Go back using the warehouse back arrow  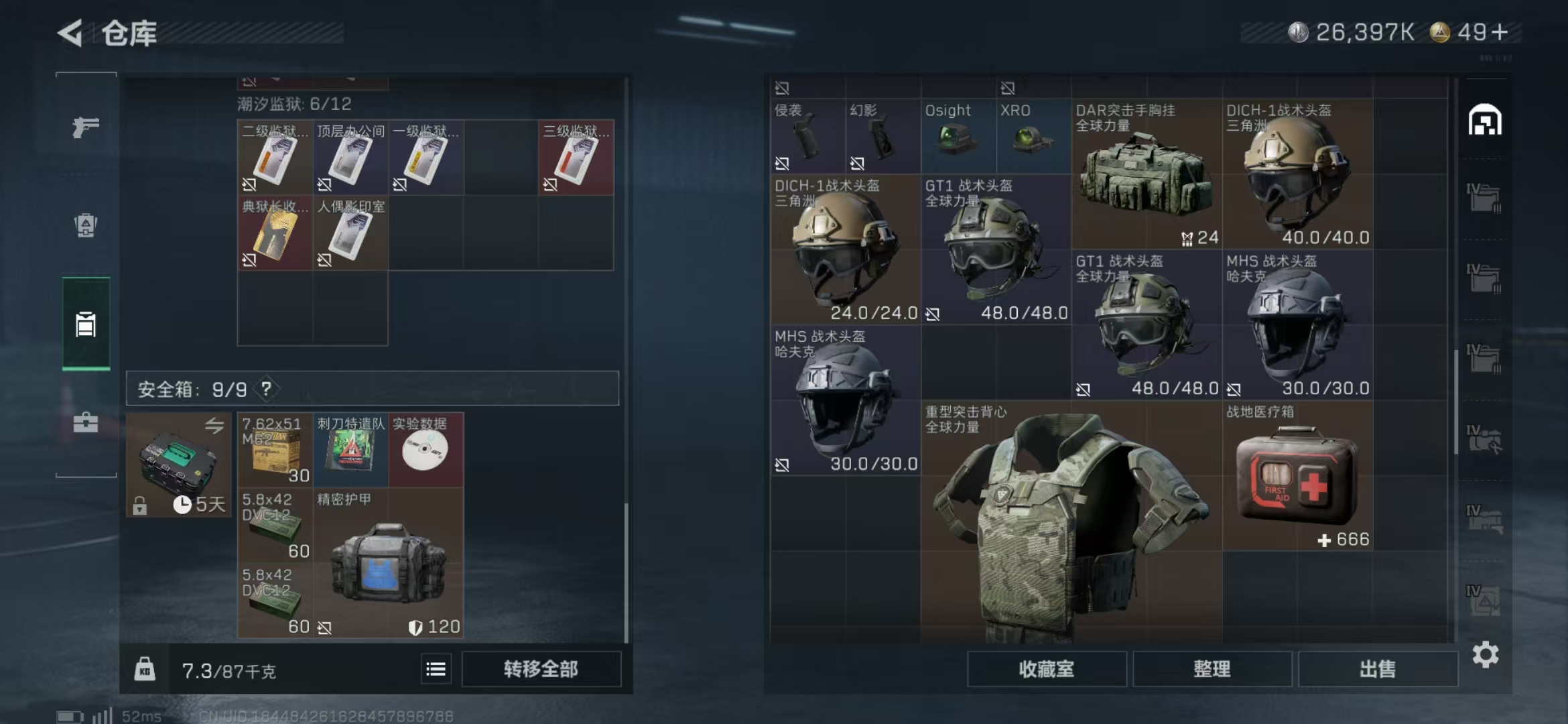click(x=71, y=33)
